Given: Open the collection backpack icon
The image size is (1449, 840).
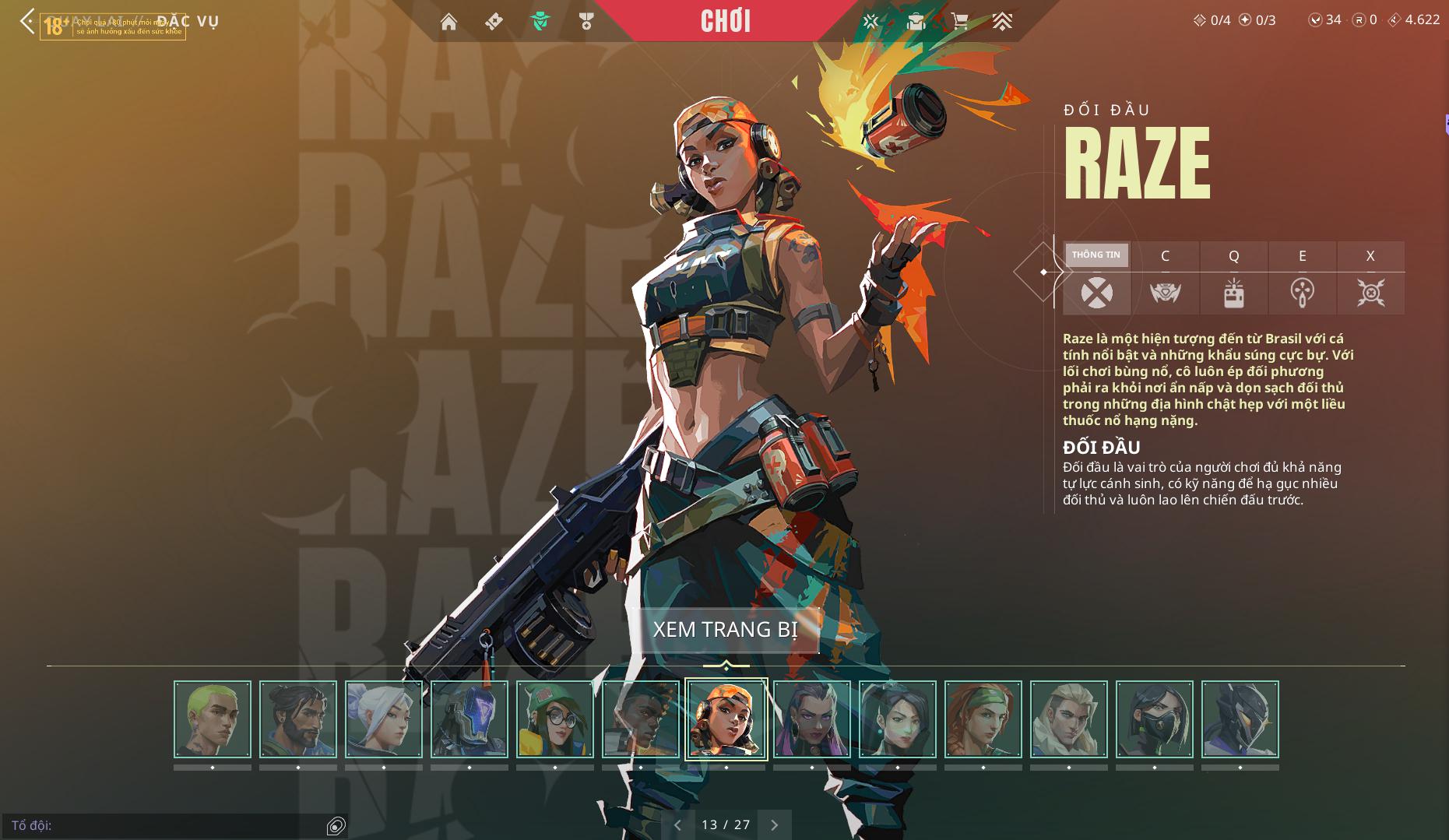Looking at the screenshot, I should click(x=916, y=22).
